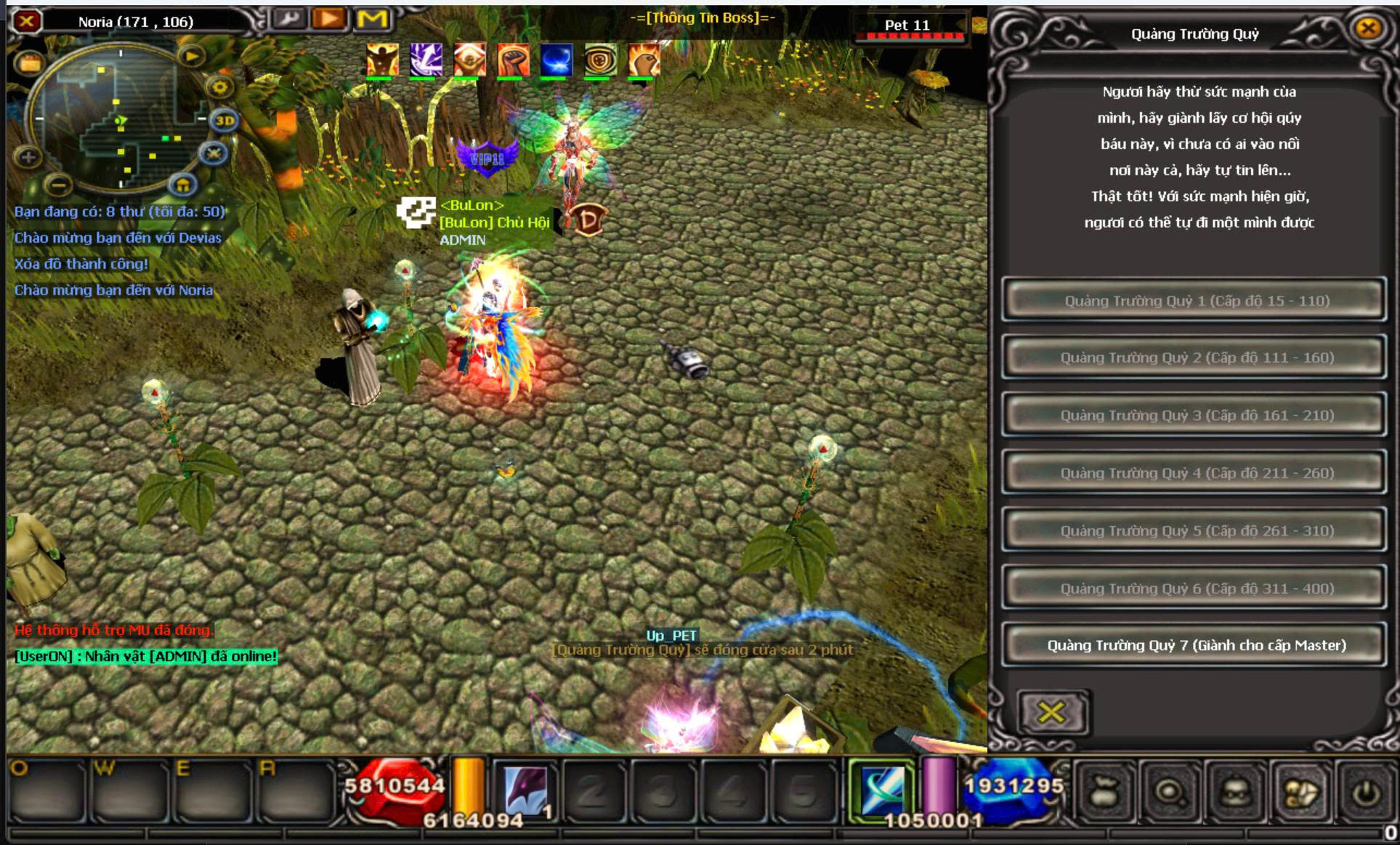The height and width of the screenshot is (845, 1400).
Task: Open the inventory bag icon
Action: 1104,793
